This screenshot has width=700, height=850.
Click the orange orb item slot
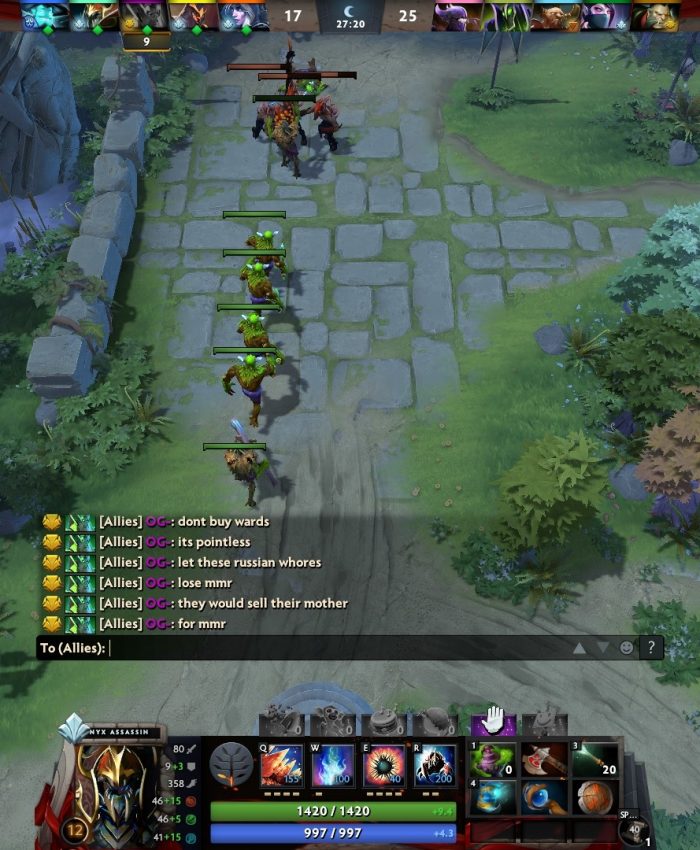point(596,797)
